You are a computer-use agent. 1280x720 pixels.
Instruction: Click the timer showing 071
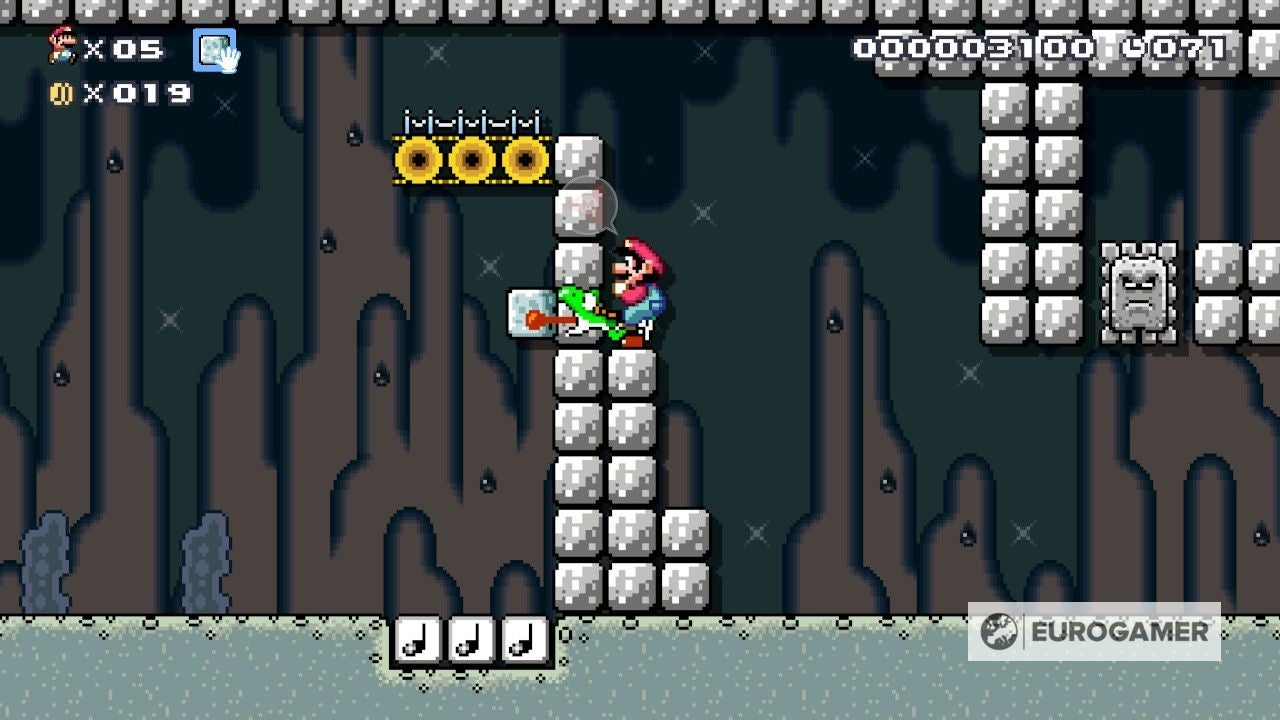point(1190,47)
